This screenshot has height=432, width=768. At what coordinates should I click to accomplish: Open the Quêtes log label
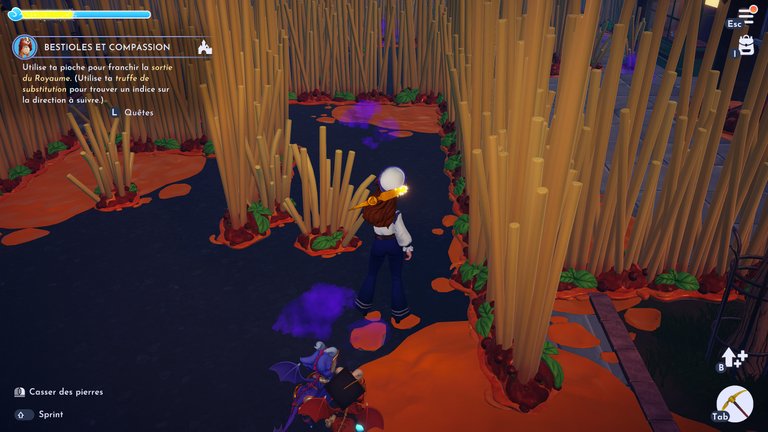coord(139,113)
